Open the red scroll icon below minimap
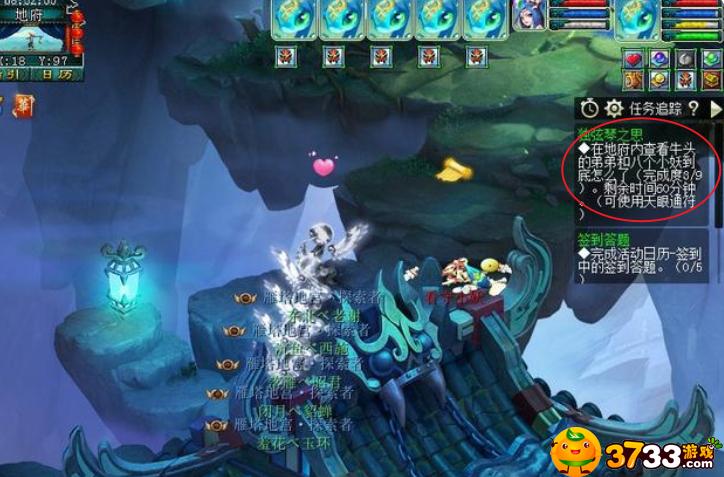This screenshot has width=724, height=477. point(22,105)
